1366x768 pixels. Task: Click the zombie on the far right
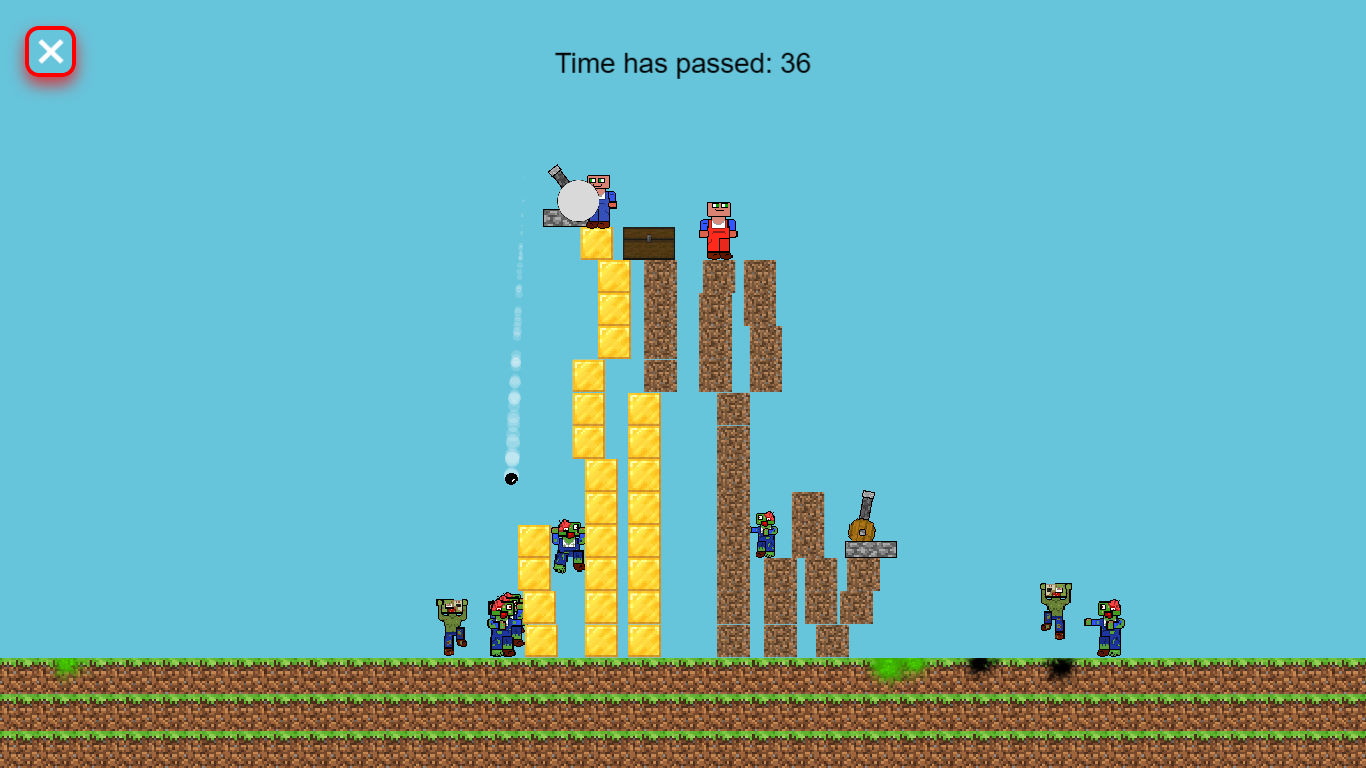1108,625
